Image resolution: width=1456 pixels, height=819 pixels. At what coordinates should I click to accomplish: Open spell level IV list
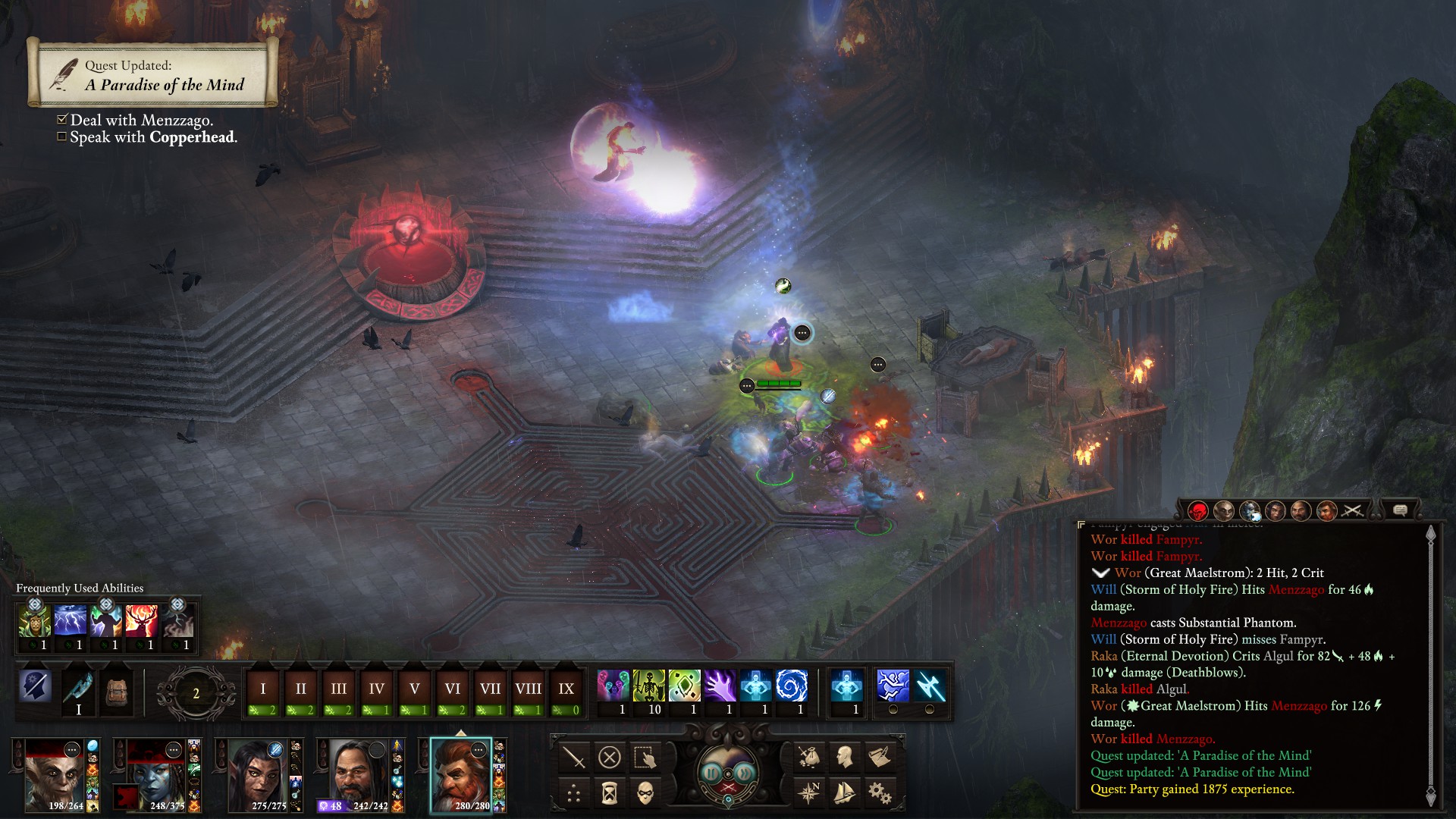click(377, 689)
